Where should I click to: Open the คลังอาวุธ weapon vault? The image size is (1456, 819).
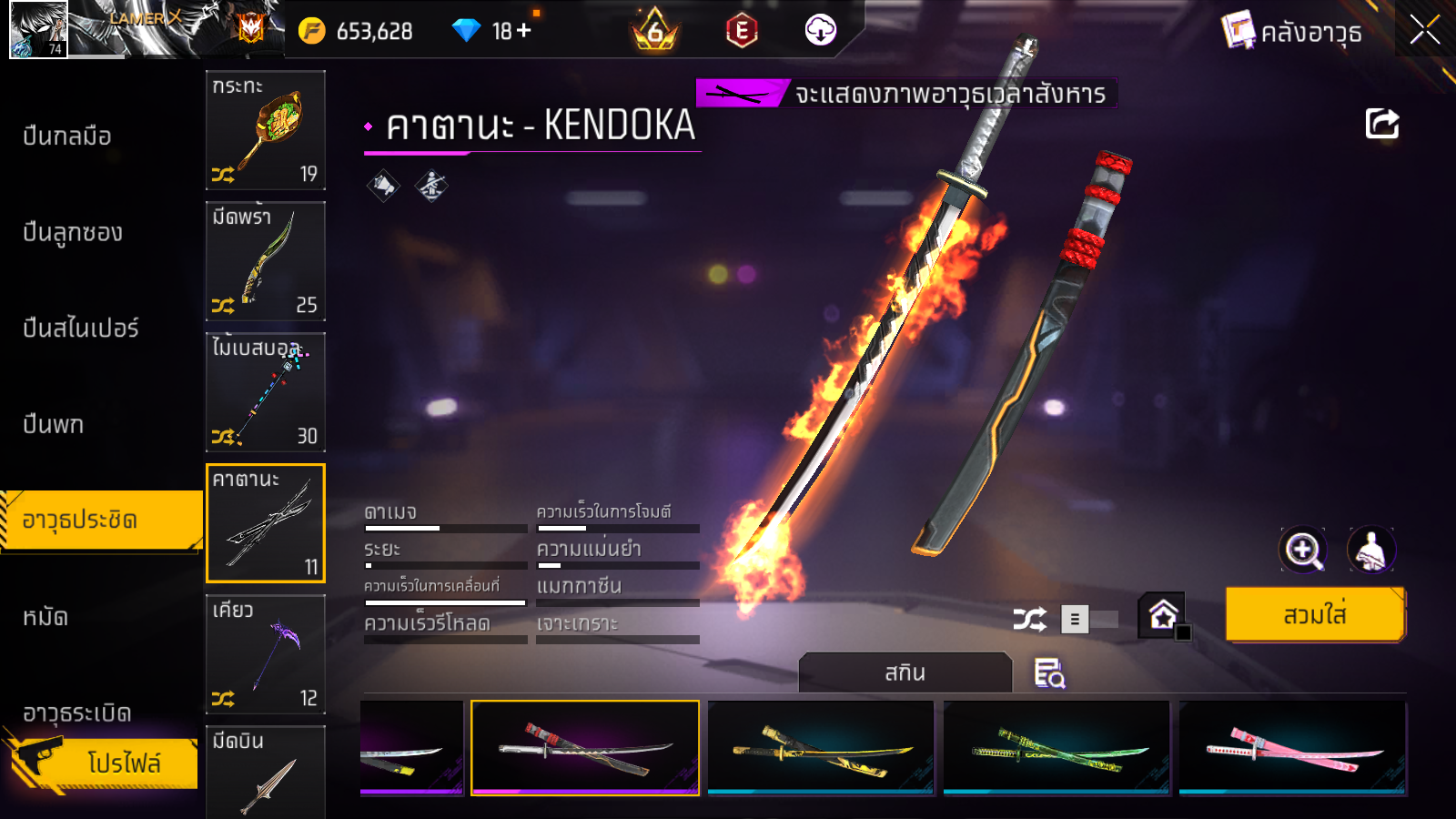pyautogui.click(x=1292, y=32)
